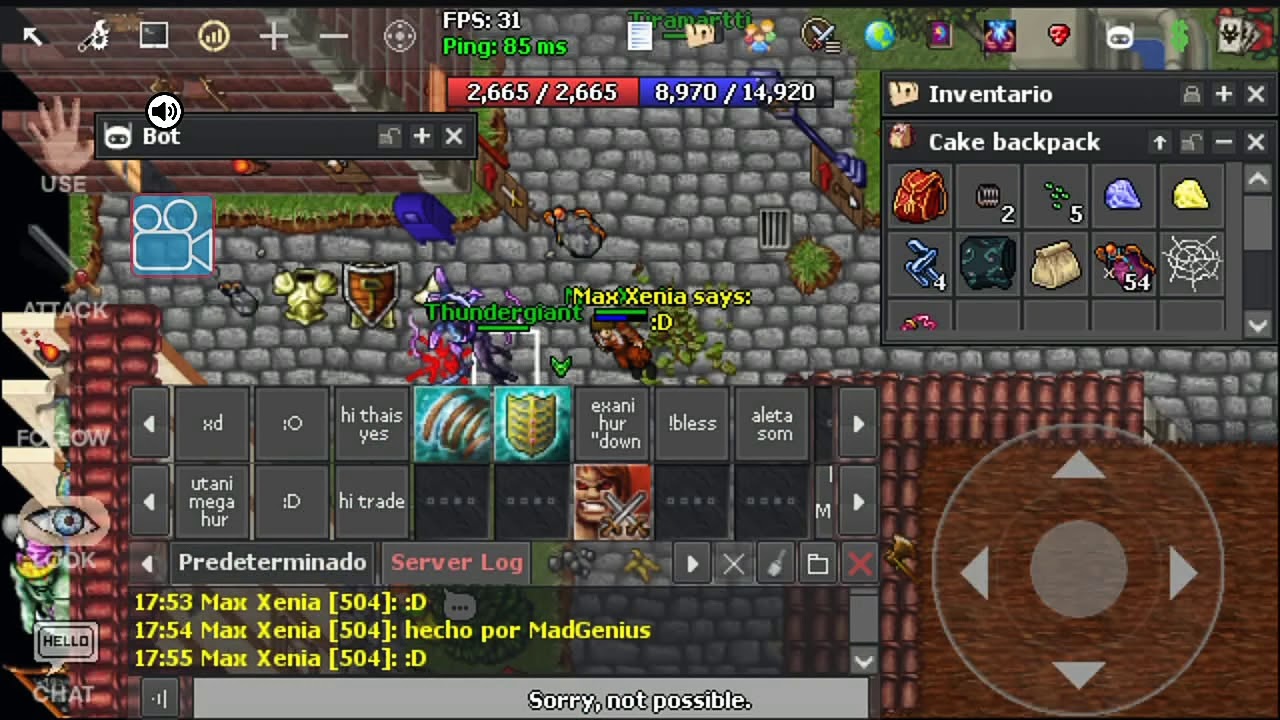The height and width of the screenshot is (720, 1280).
Task: Close the Cake backpack window
Action: 1256,143
